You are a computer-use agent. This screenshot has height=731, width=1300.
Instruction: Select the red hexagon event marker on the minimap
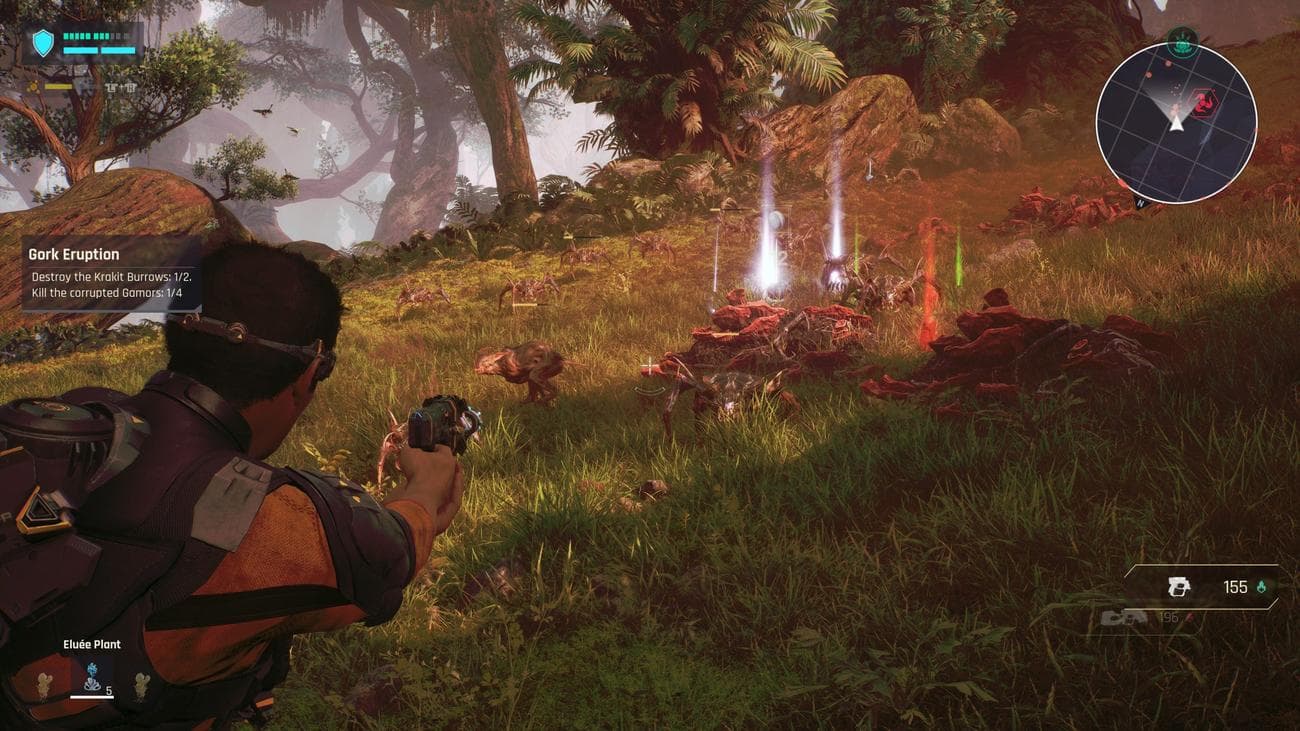1203,101
